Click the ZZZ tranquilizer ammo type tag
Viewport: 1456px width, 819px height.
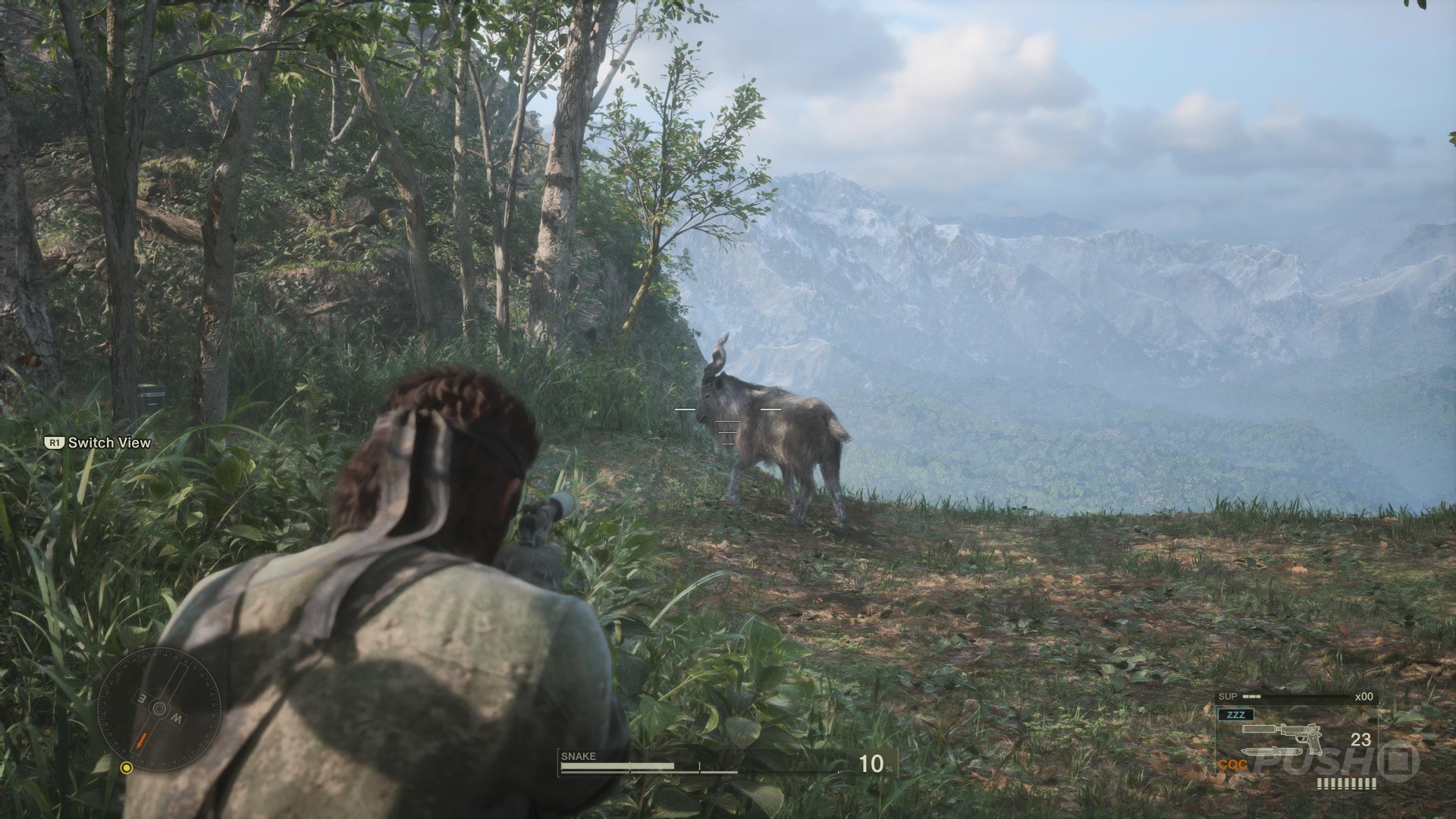(x=1235, y=714)
